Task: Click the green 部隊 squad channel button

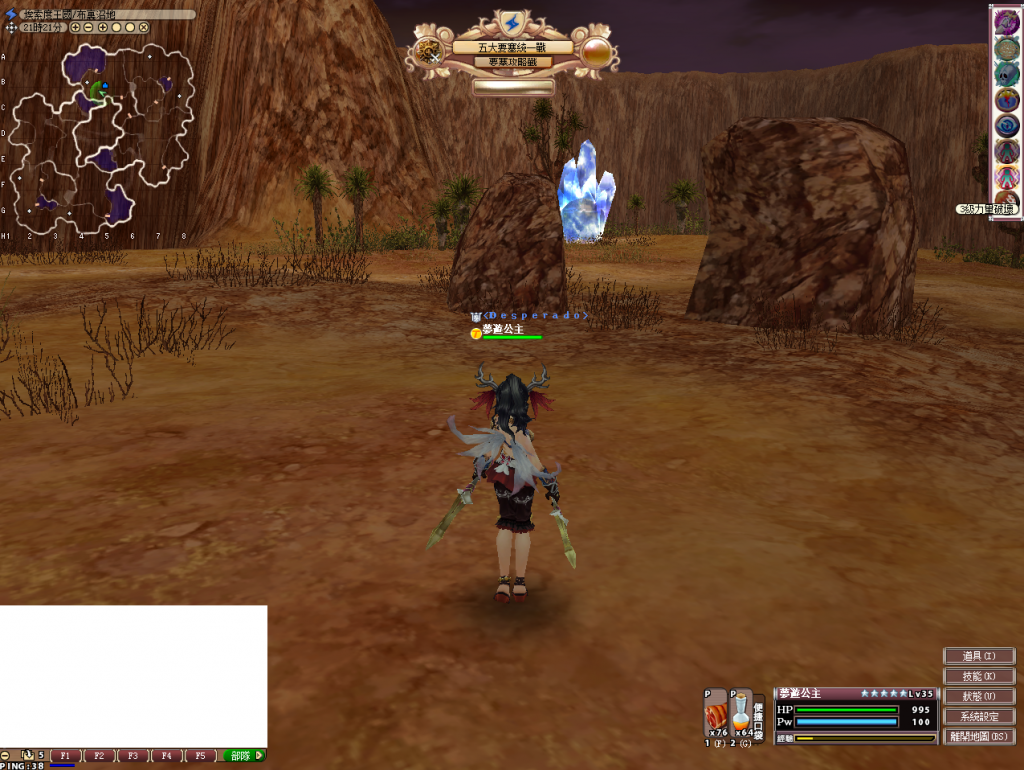Action: 241,756
